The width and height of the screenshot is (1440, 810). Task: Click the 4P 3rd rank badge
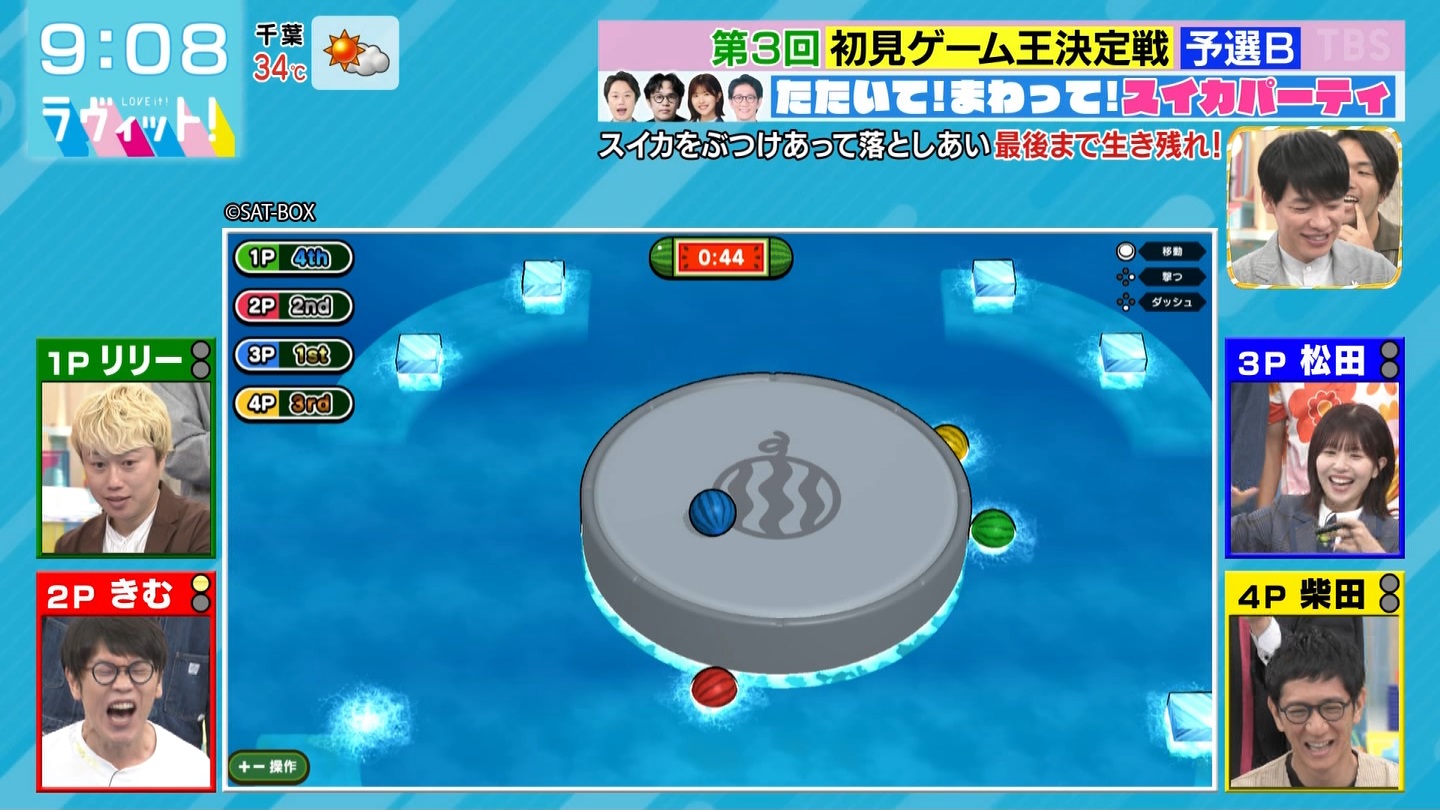[293, 404]
